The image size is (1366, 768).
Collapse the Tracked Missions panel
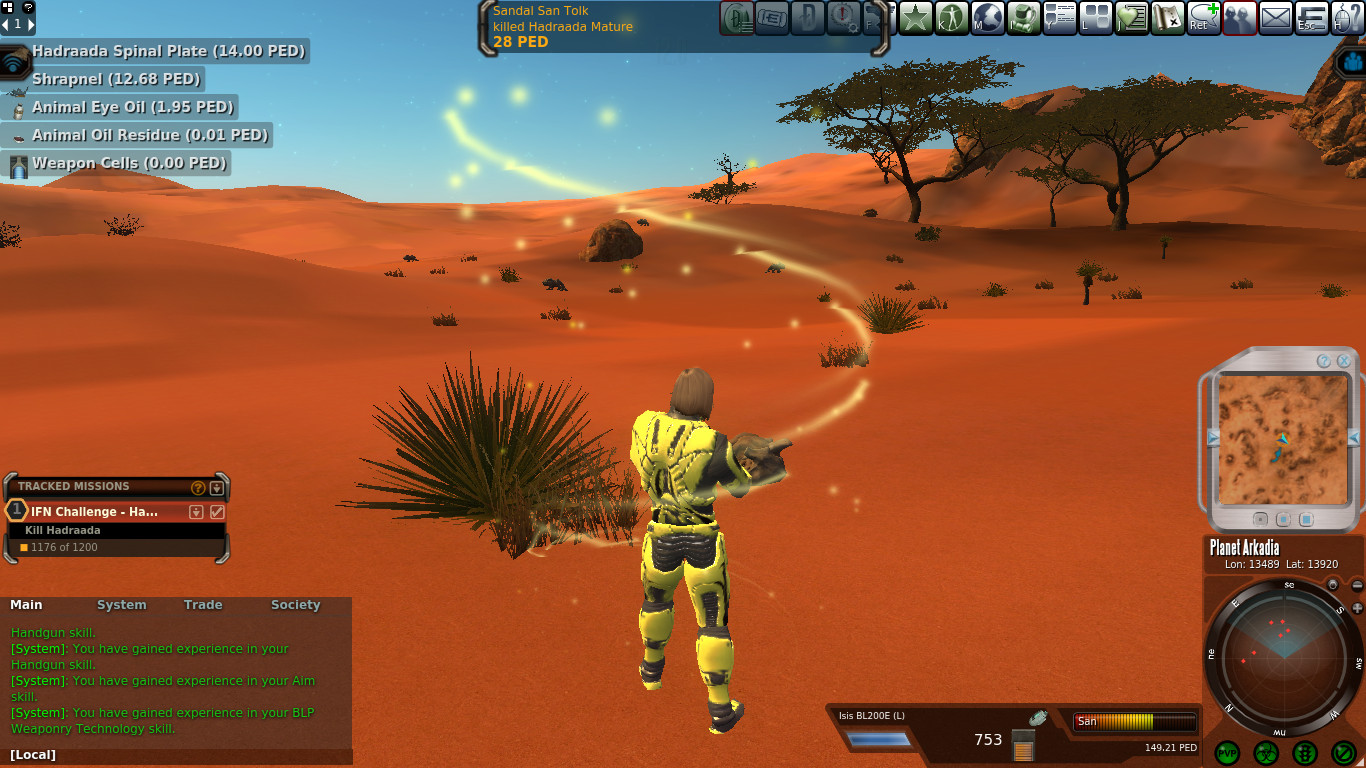tap(217, 488)
